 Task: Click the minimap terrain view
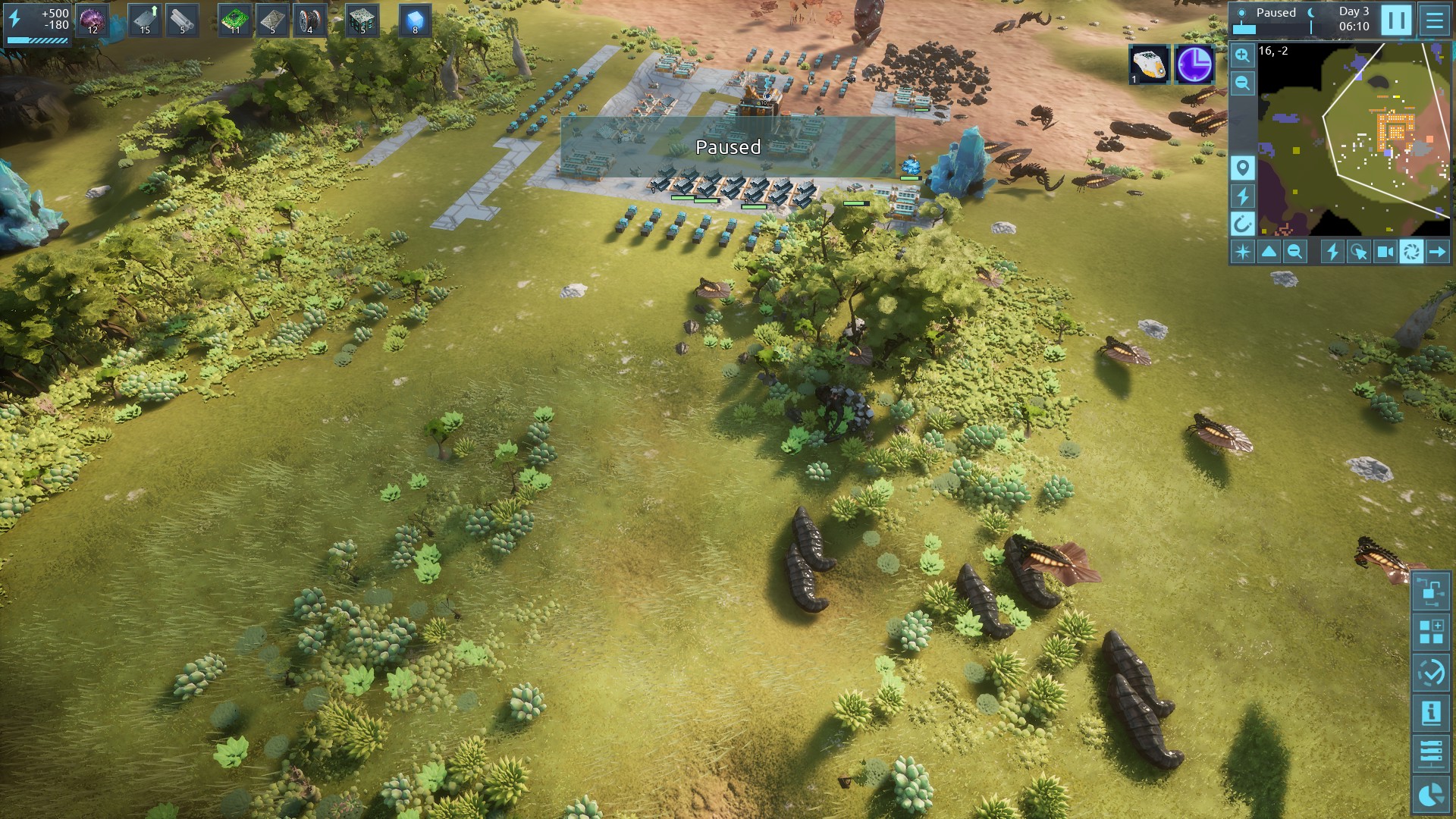(x=1354, y=139)
